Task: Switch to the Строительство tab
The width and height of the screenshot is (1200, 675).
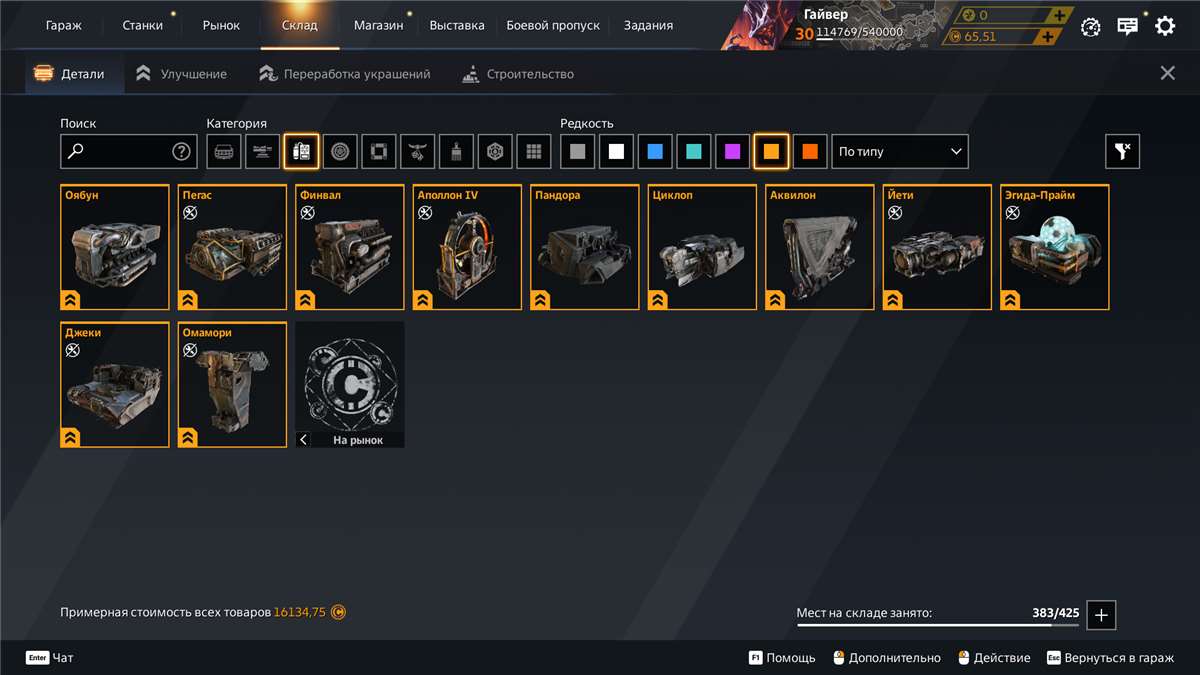Action: coord(518,74)
